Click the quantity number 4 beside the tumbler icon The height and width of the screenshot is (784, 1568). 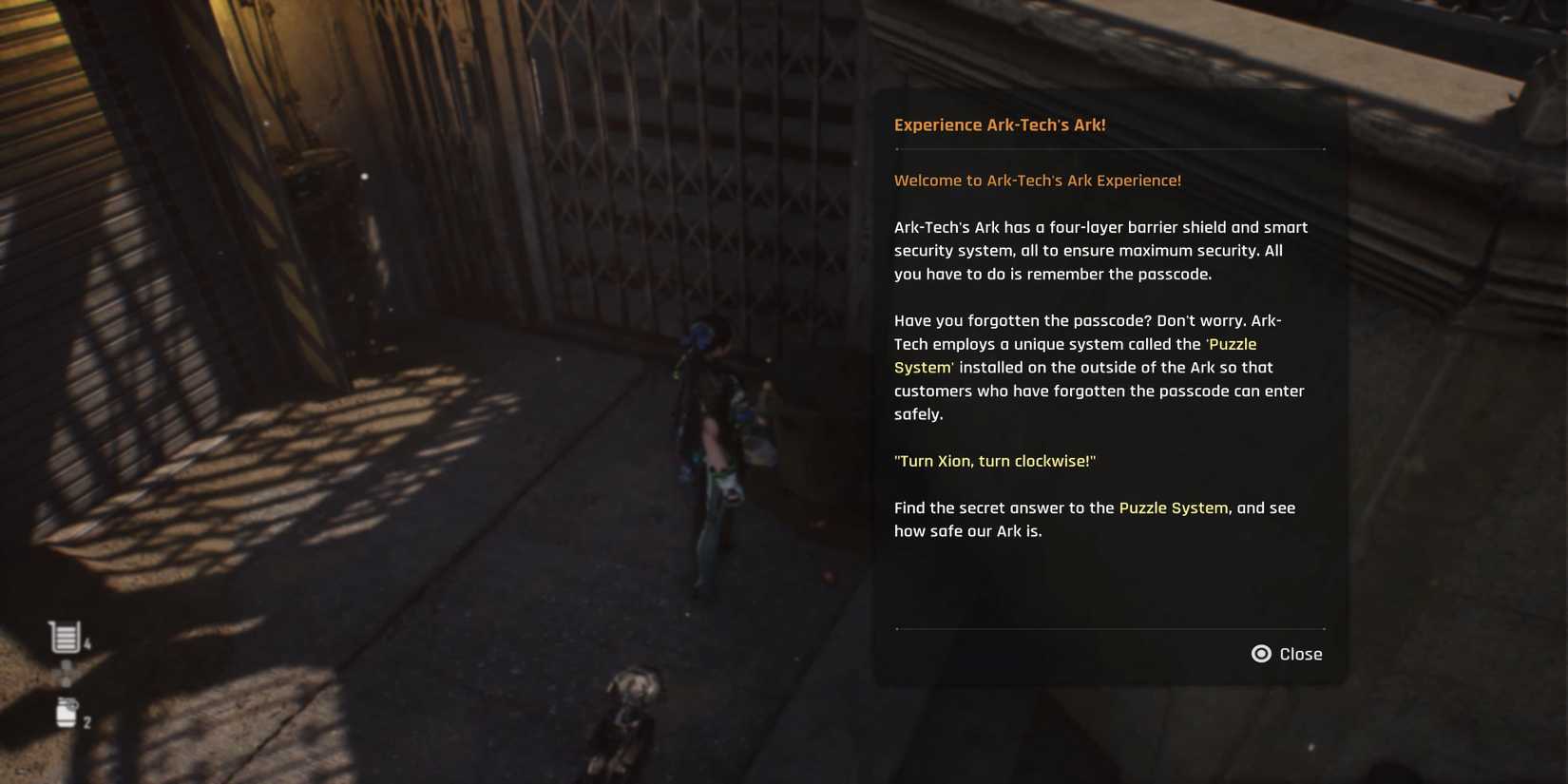point(87,641)
